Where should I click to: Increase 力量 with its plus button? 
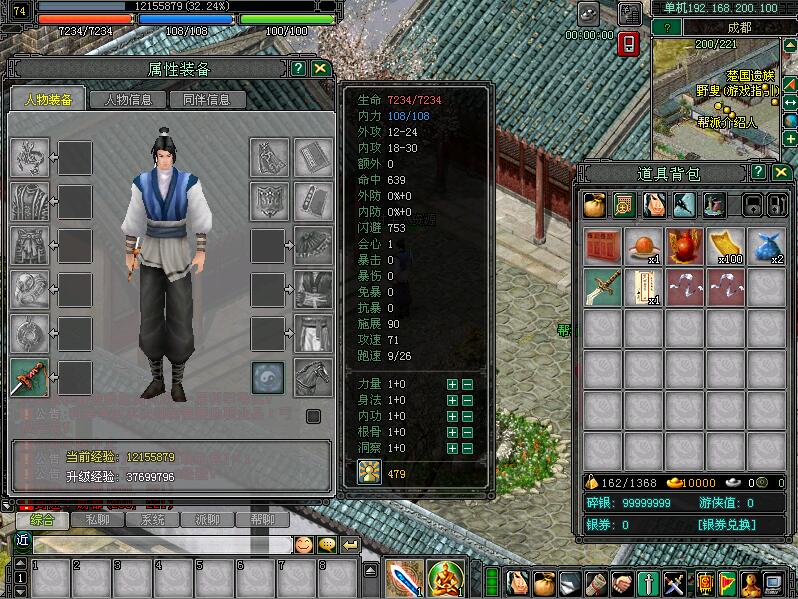tap(452, 384)
